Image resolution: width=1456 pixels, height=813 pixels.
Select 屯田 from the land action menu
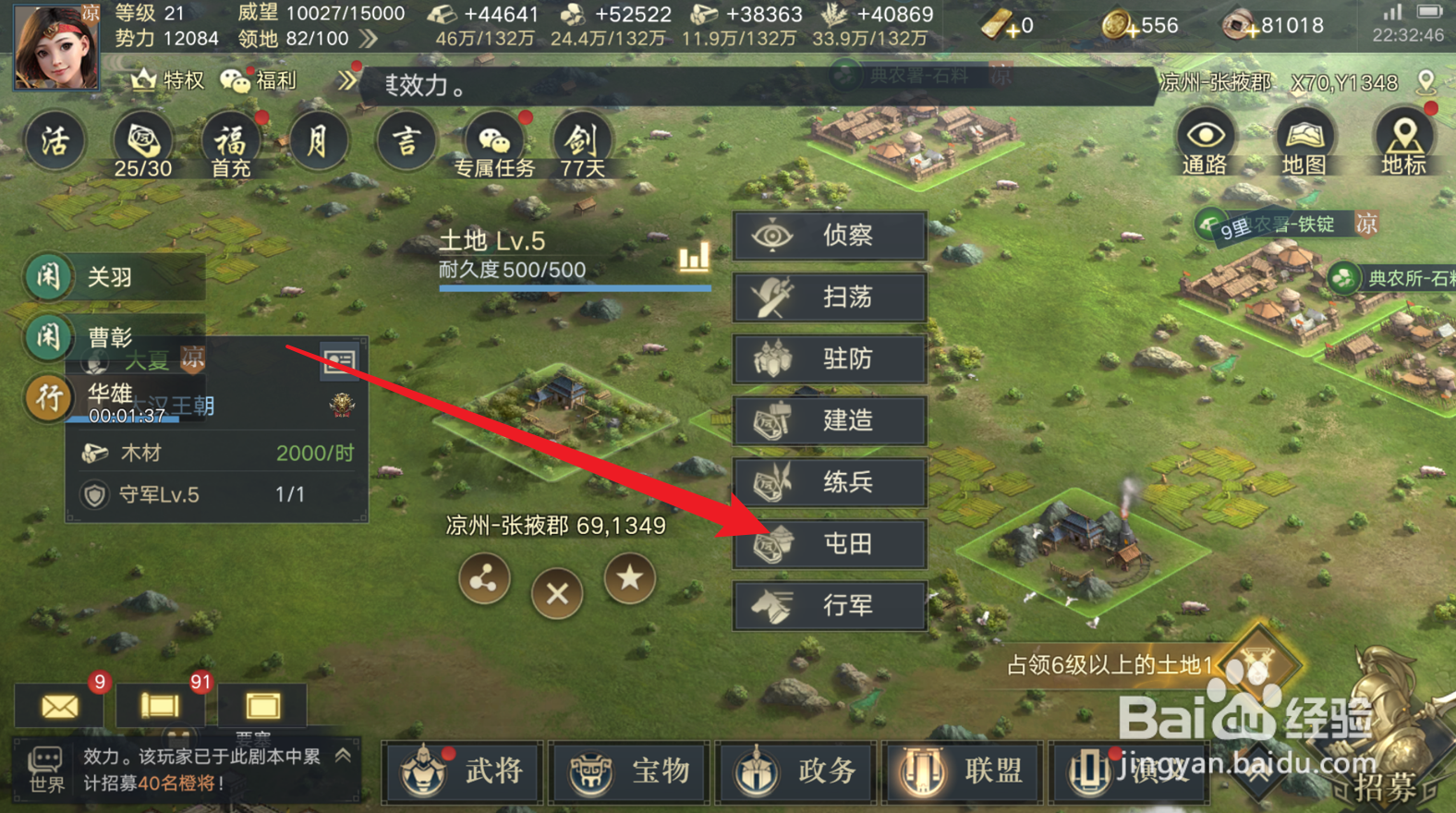[x=829, y=544]
